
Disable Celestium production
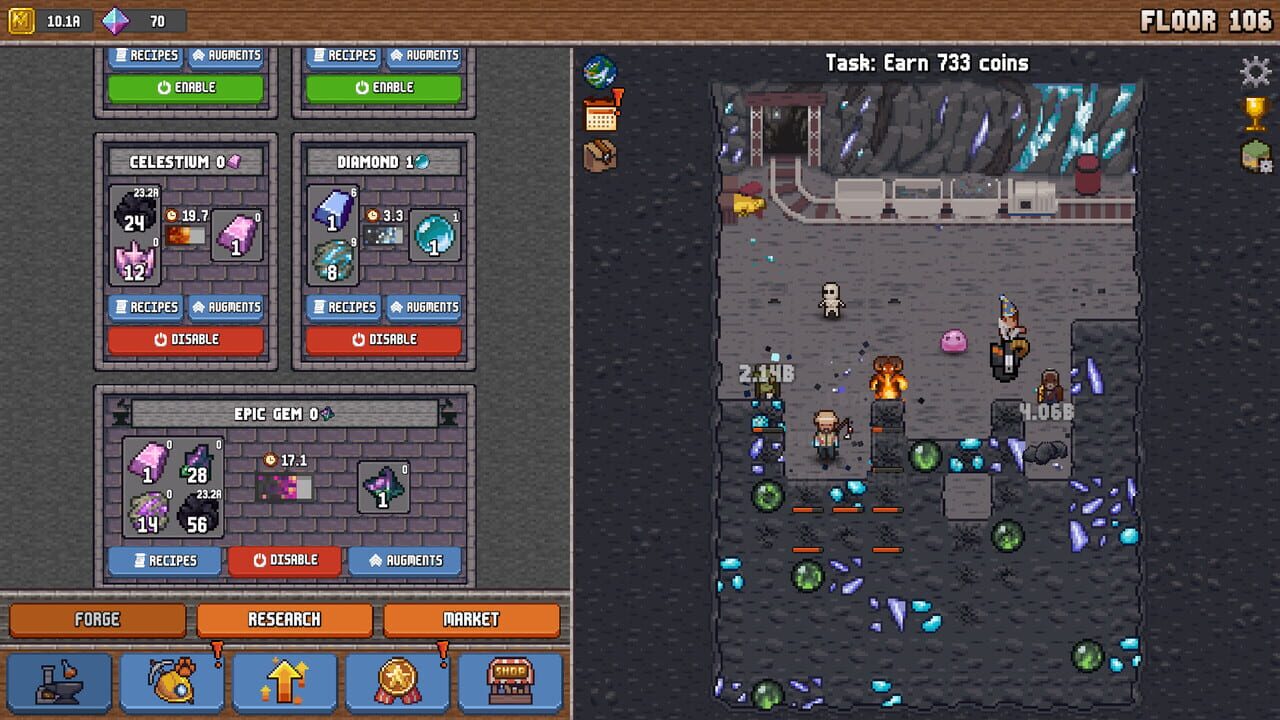186,339
